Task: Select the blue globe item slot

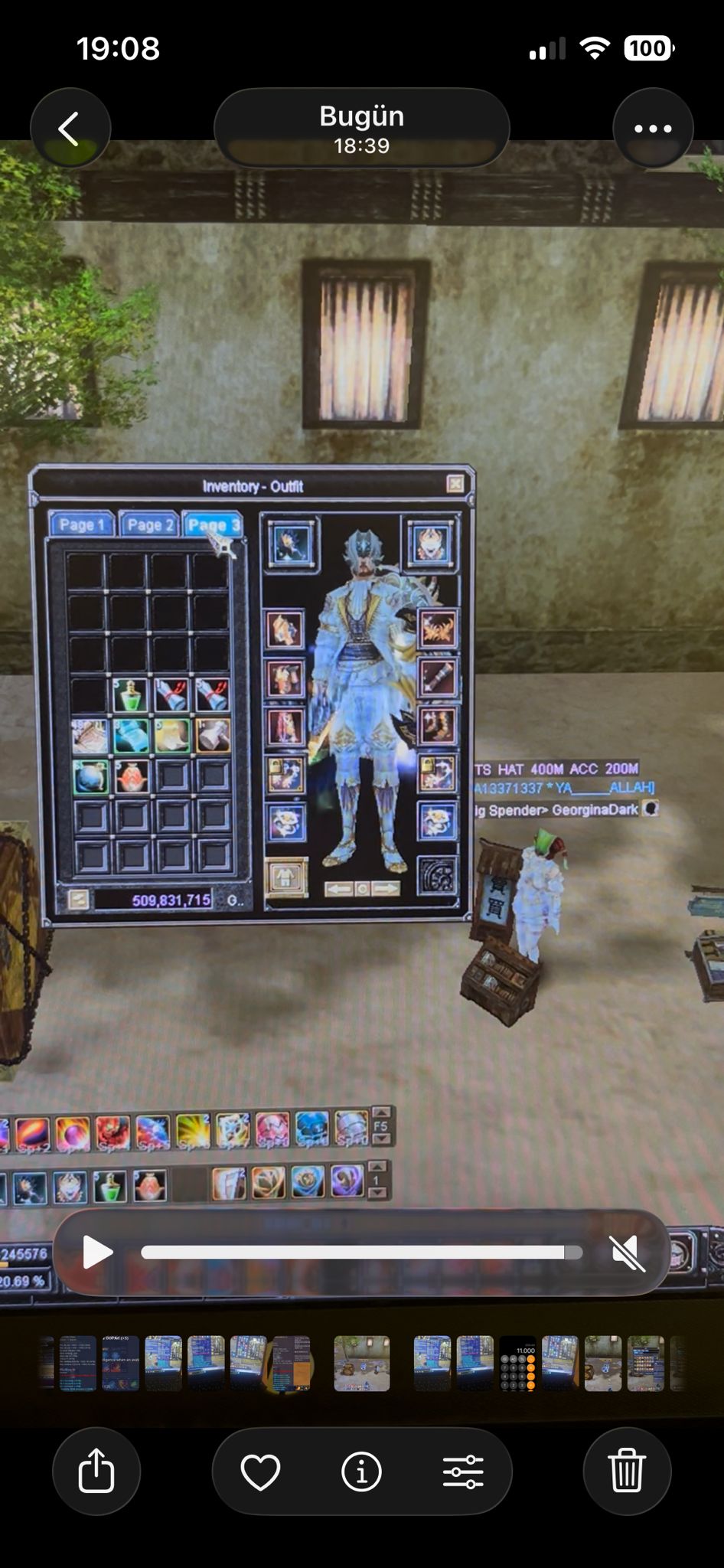Action: coord(90,776)
